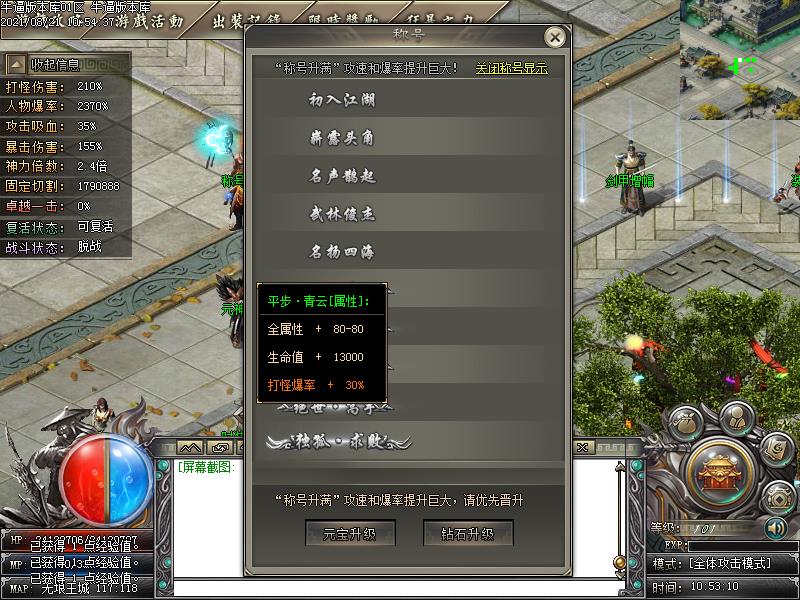
Task: Open the money bag inventory icon
Action: coord(686,423)
